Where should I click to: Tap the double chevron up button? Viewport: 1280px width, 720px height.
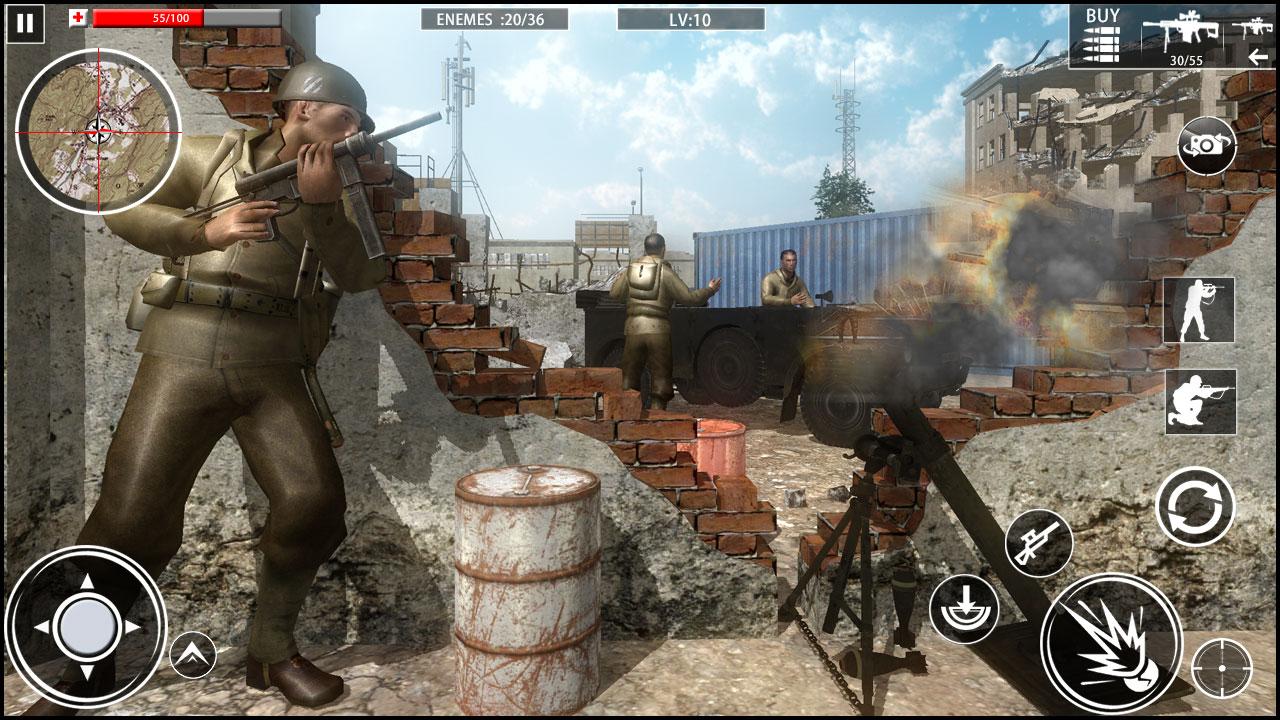click(193, 655)
